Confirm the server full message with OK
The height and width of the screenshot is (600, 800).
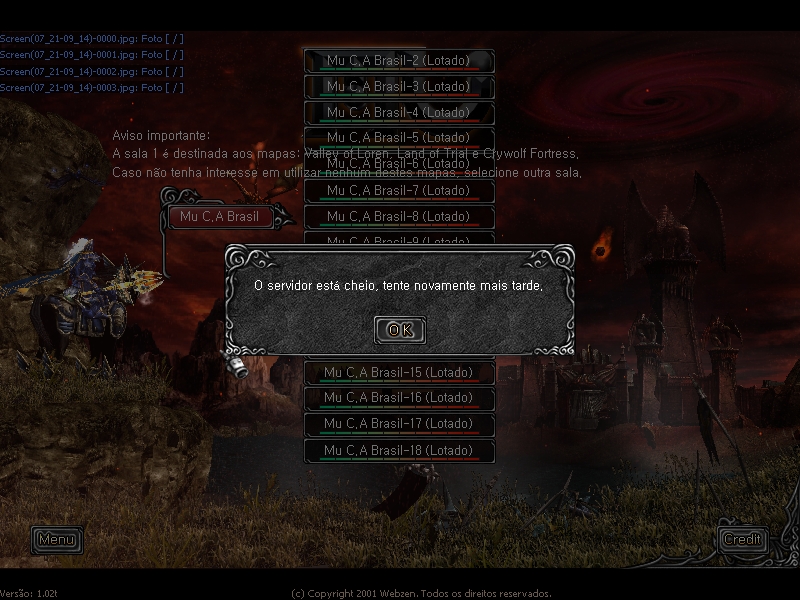coord(399,330)
